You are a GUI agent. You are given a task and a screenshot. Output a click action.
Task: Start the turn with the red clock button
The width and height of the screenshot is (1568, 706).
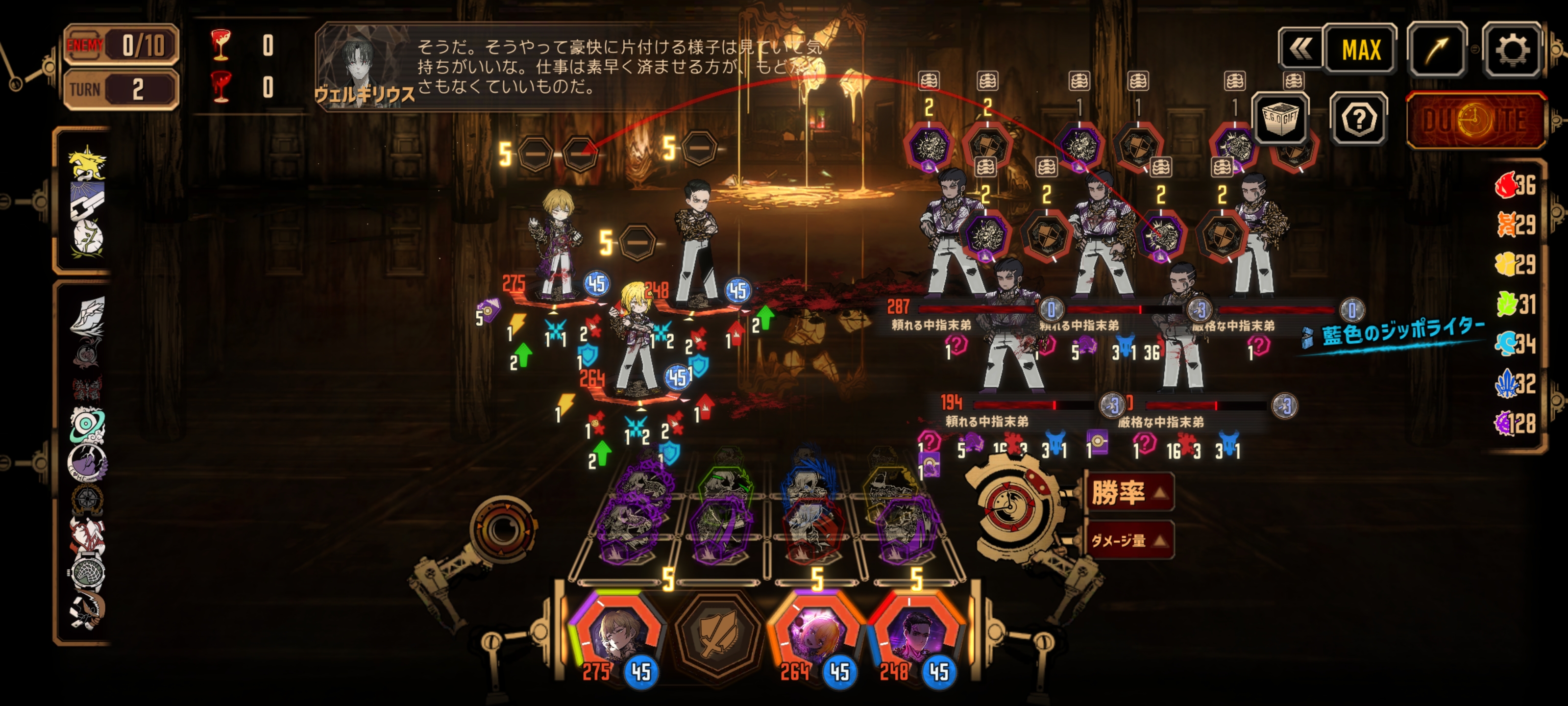(1475, 121)
